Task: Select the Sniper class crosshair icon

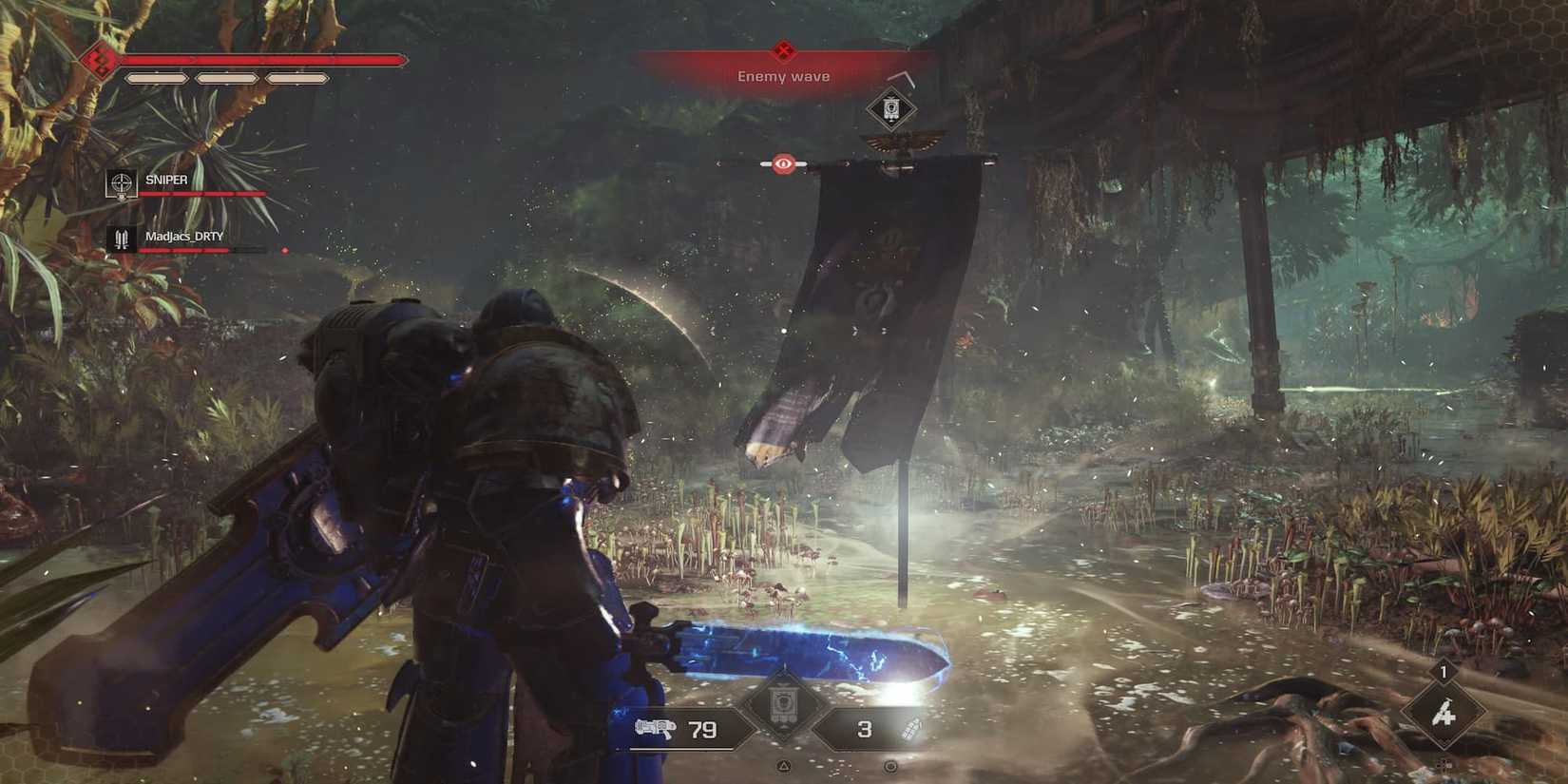Action: [x=121, y=183]
